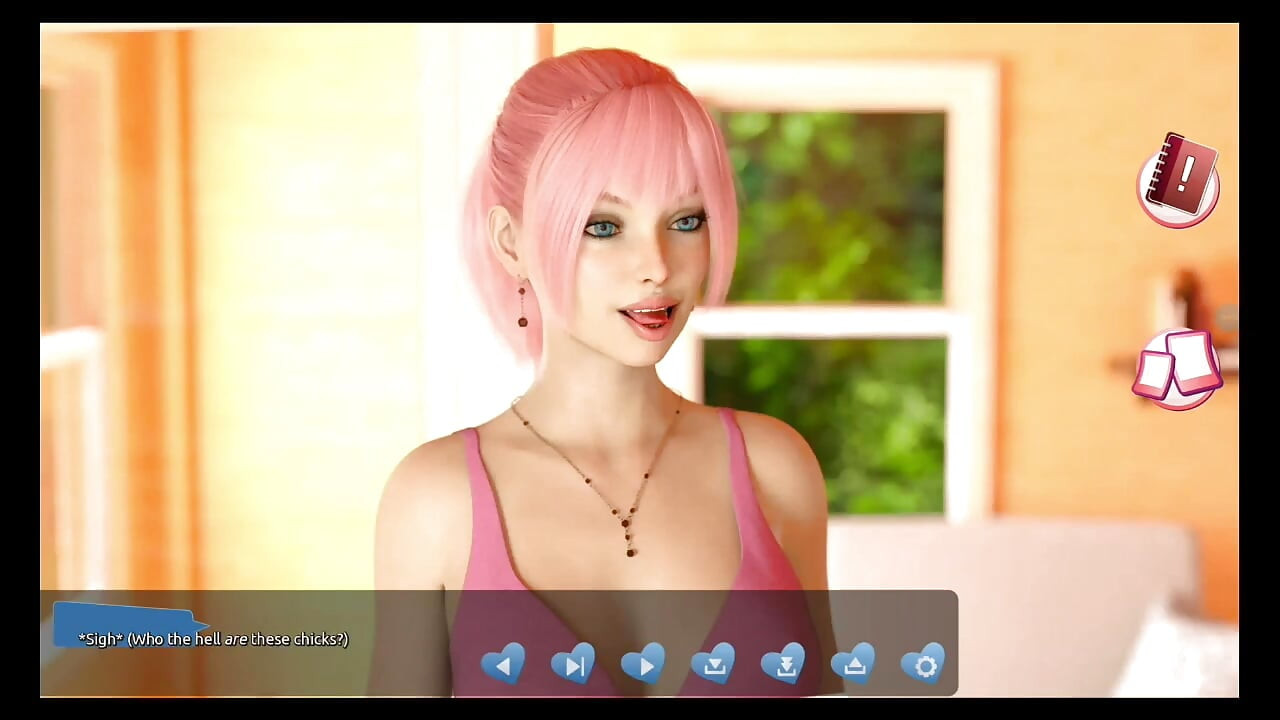Rewind to the previous dialogue line
Viewport: 1280px width, 720px height.
click(503, 664)
